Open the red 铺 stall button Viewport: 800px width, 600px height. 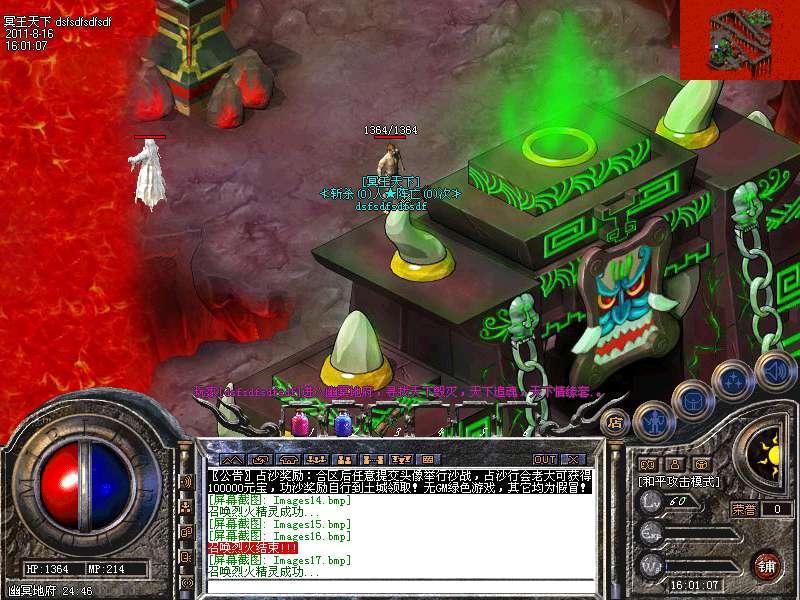(768, 564)
